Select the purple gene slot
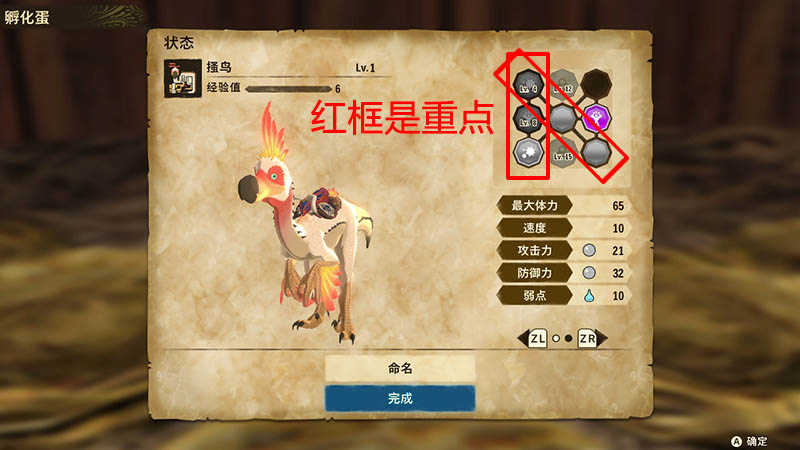The image size is (800, 450). click(x=597, y=118)
